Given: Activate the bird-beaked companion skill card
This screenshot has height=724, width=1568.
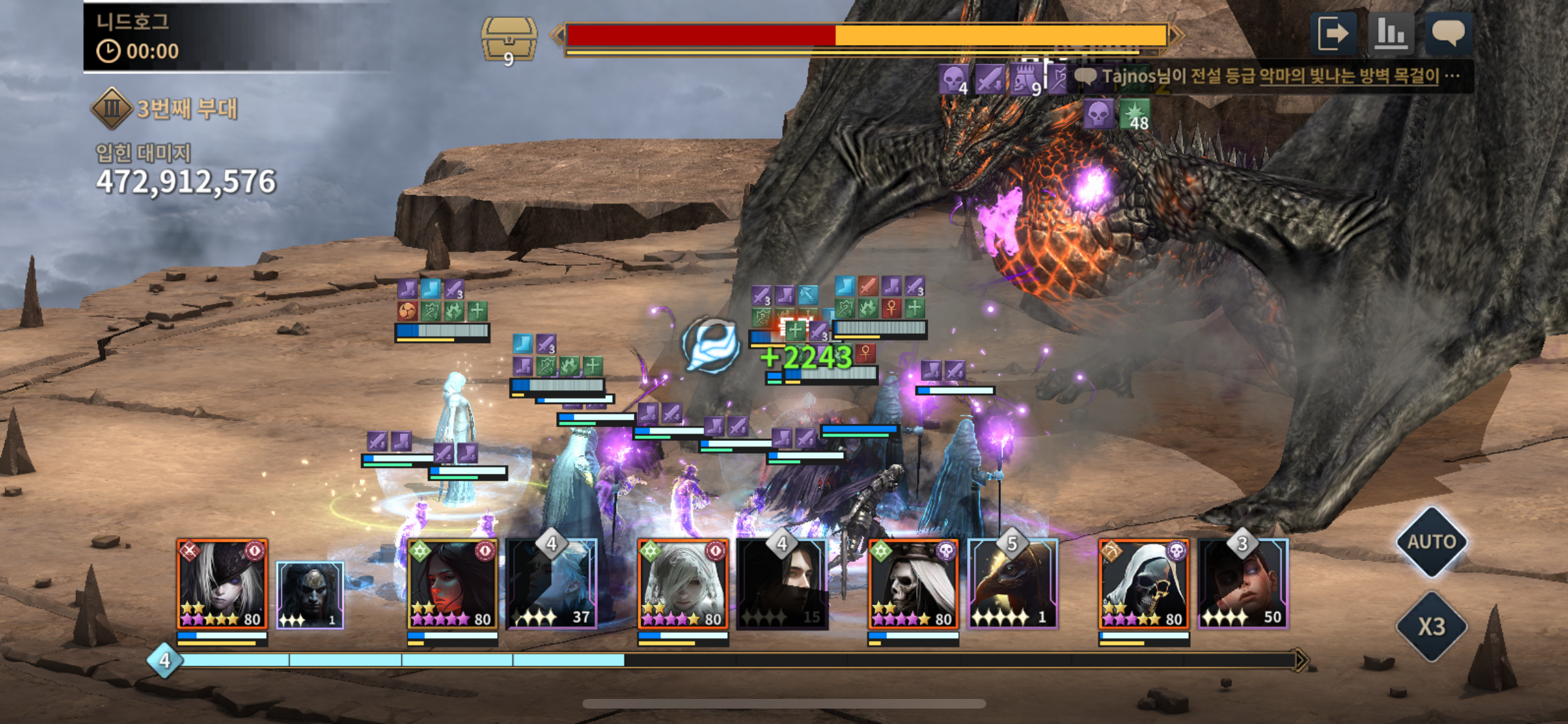Looking at the screenshot, I should 1013,586.
